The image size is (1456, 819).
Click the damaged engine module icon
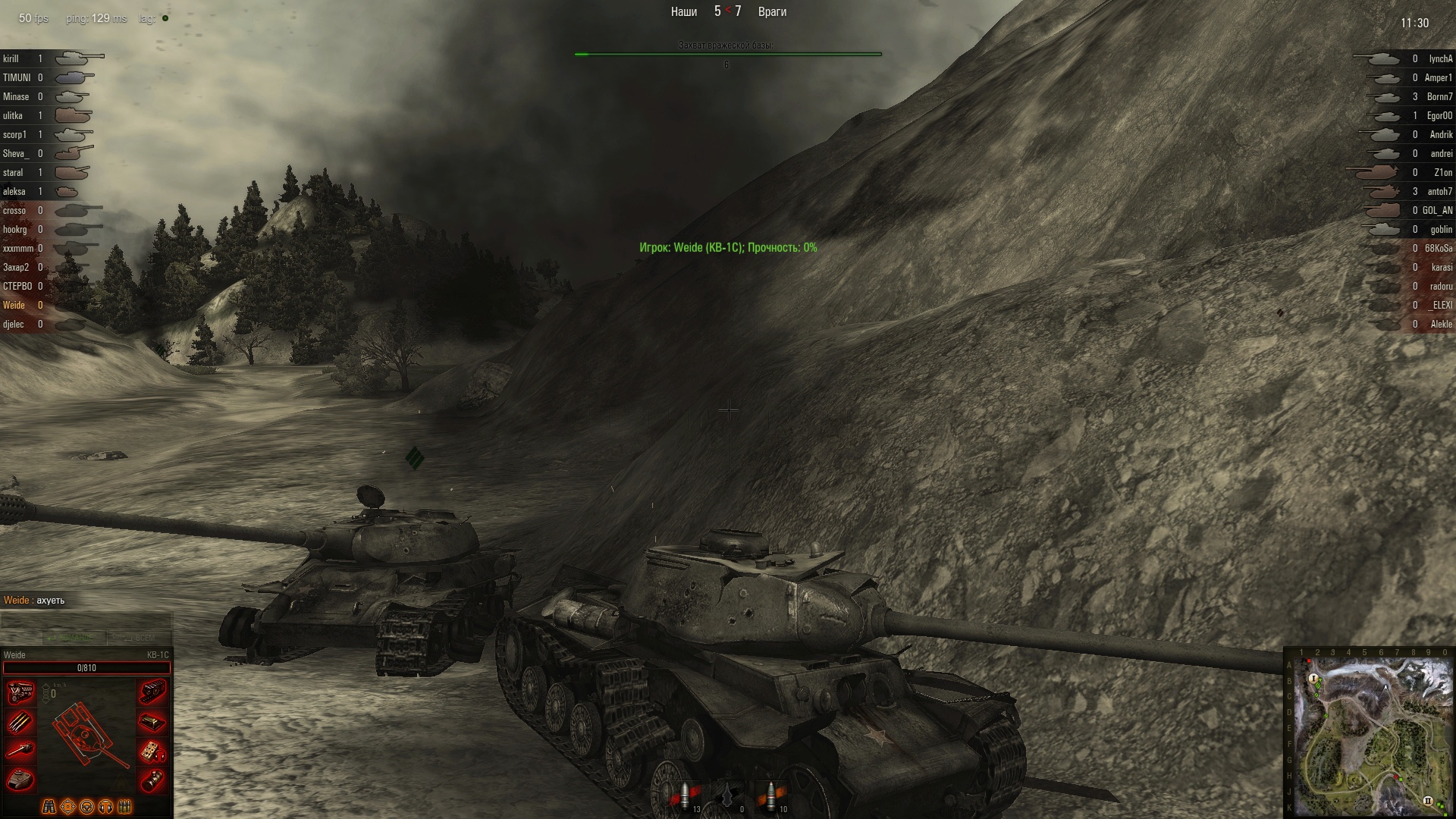pyautogui.click(x=20, y=692)
